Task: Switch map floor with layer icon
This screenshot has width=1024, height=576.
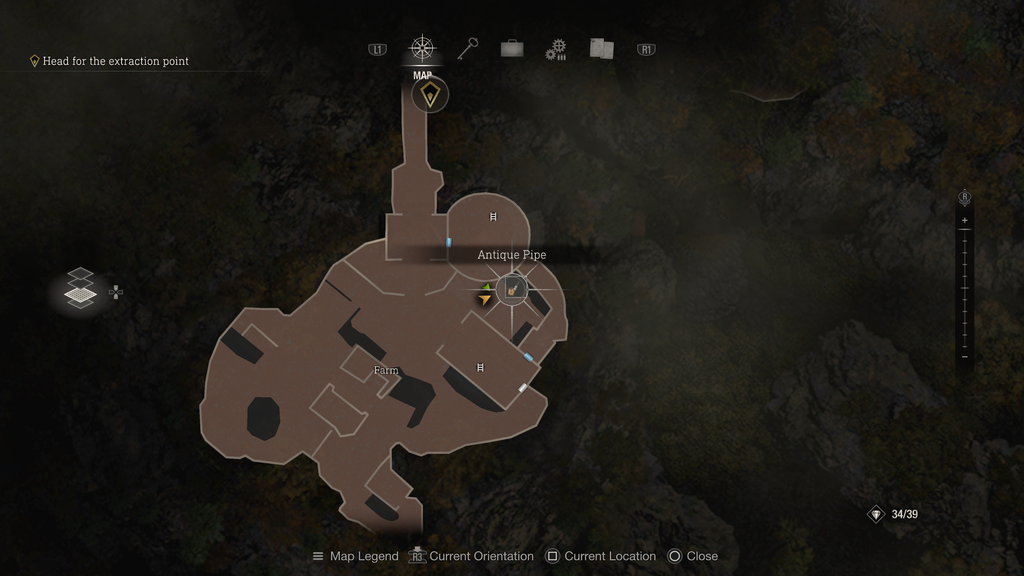Action: (81, 288)
